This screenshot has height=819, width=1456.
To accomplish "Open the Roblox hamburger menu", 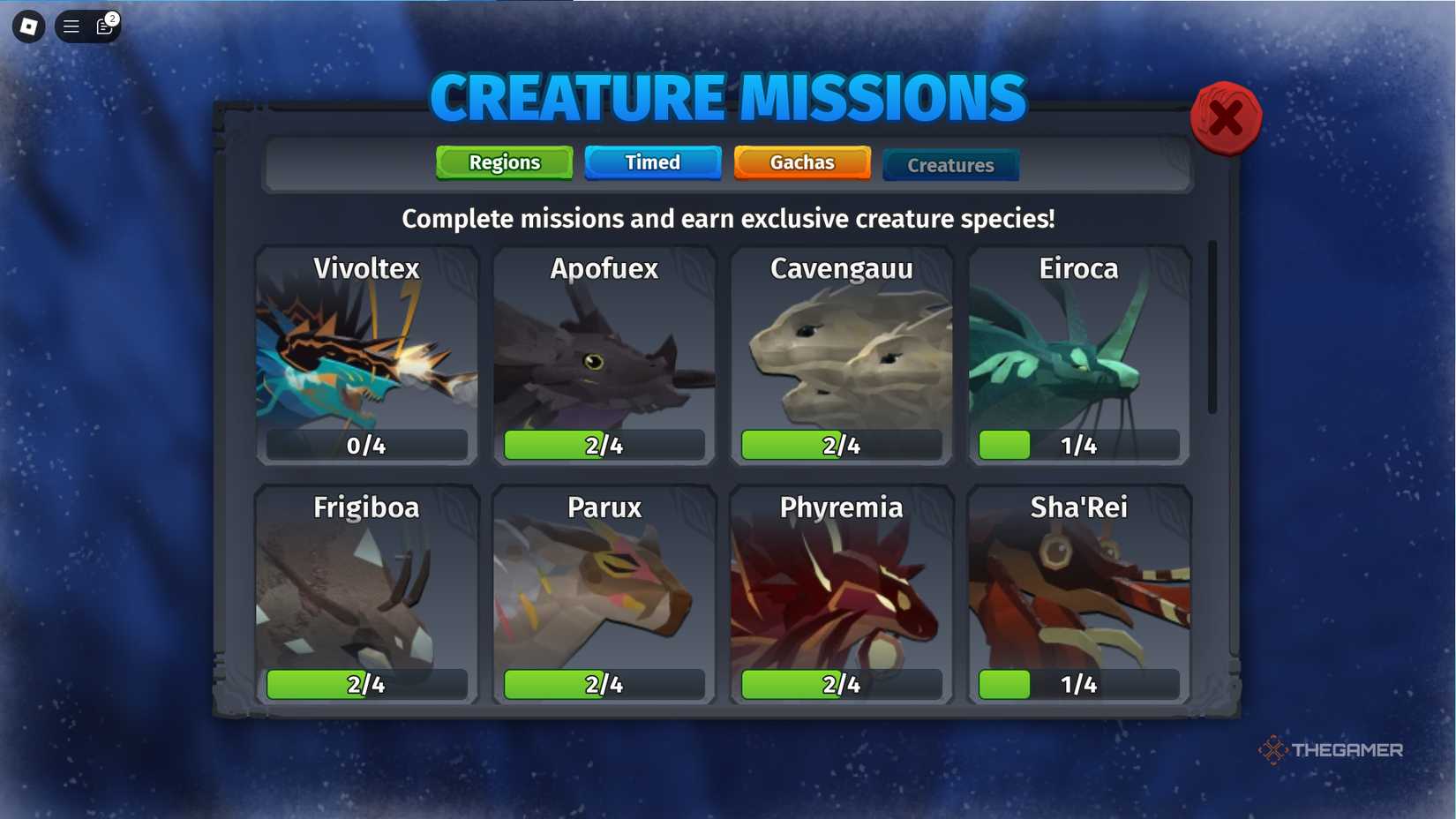I will coord(70,26).
